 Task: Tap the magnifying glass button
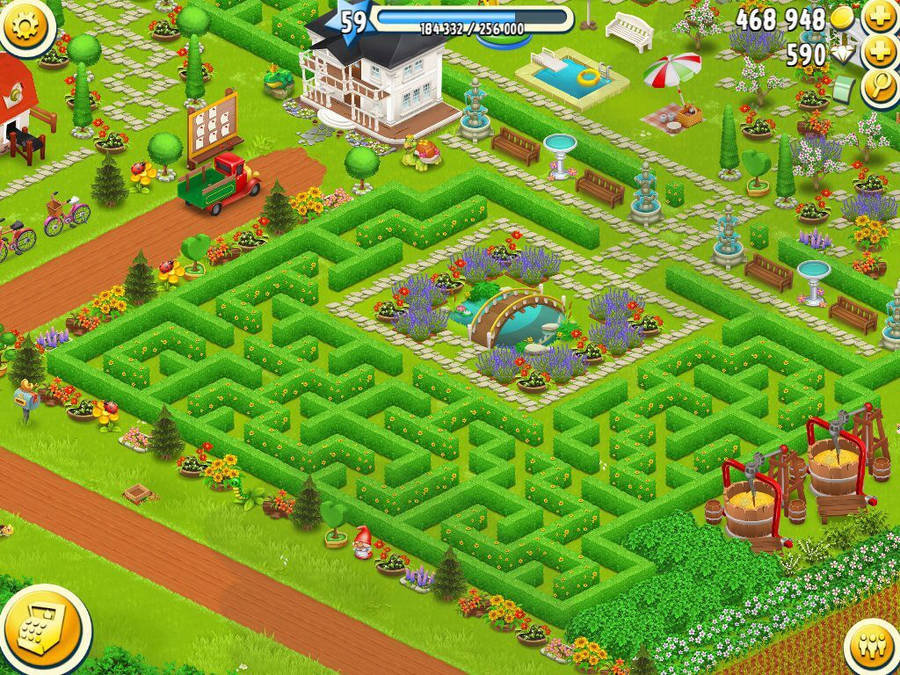pos(879,88)
